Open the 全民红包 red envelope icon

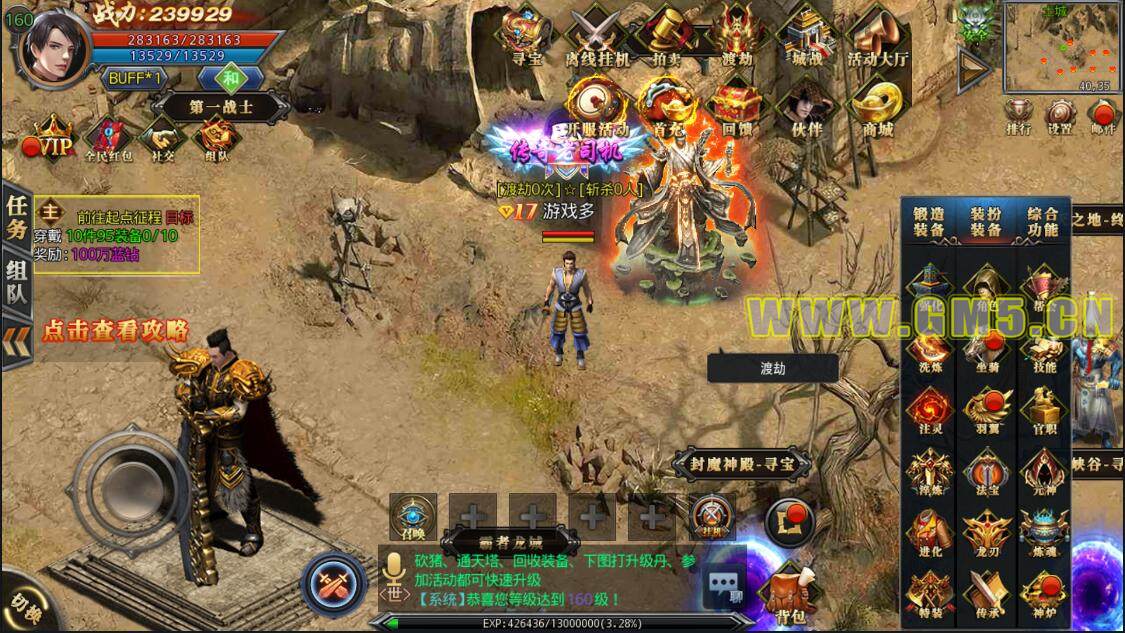(x=107, y=138)
